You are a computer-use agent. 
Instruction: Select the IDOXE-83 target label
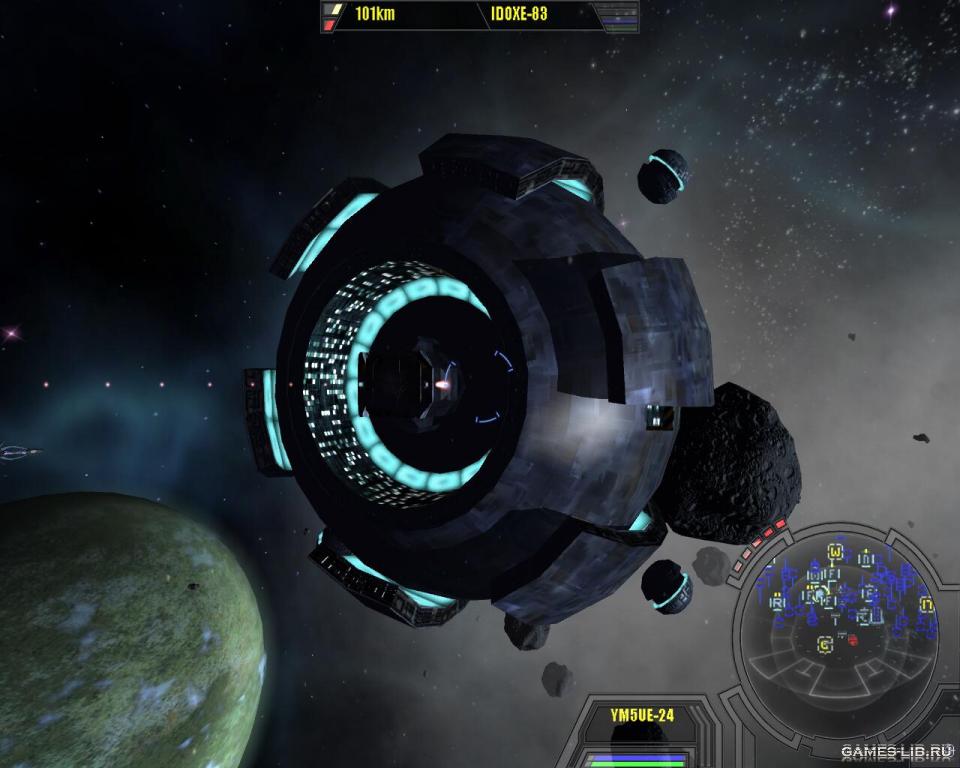pos(519,15)
